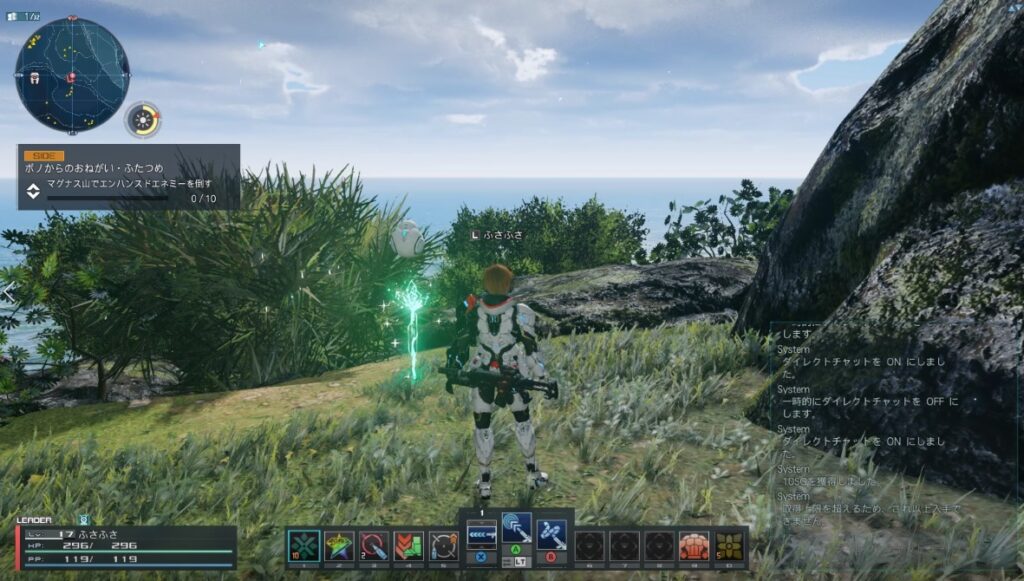Select the yellow flower hotbar icon
Image resolution: width=1024 pixels, height=581 pixels.
[729, 546]
